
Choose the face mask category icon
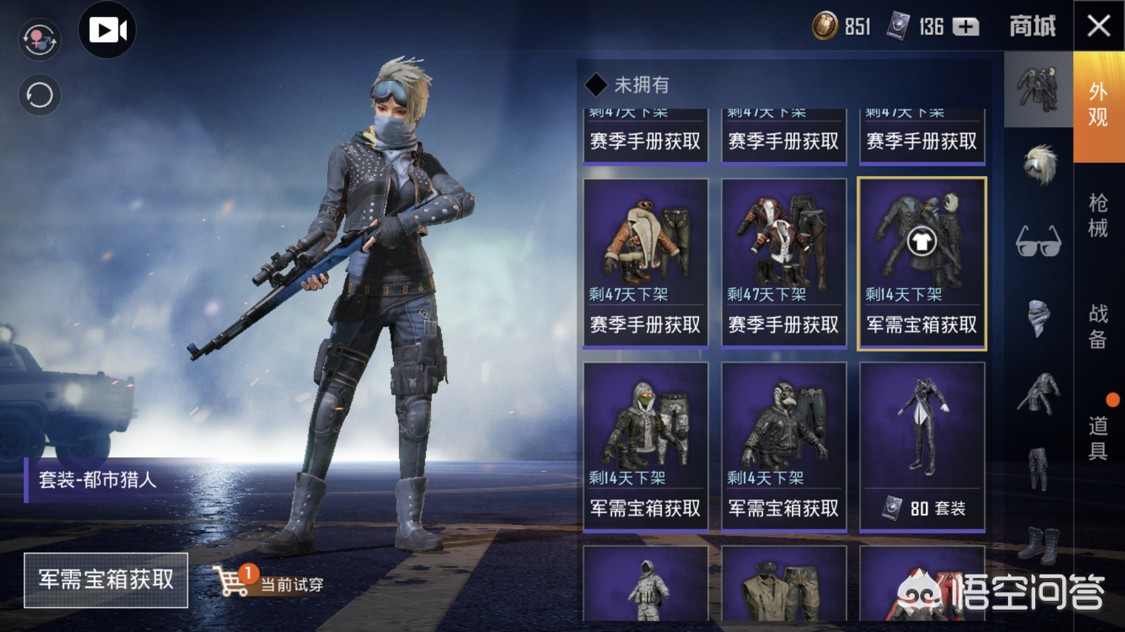(1038, 318)
